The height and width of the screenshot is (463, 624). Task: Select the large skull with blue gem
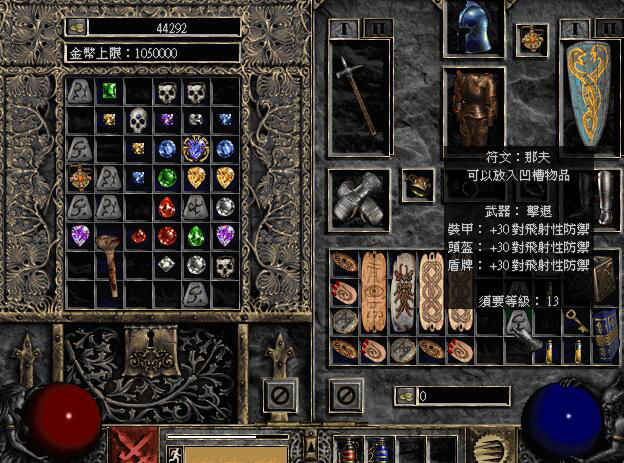click(139, 122)
